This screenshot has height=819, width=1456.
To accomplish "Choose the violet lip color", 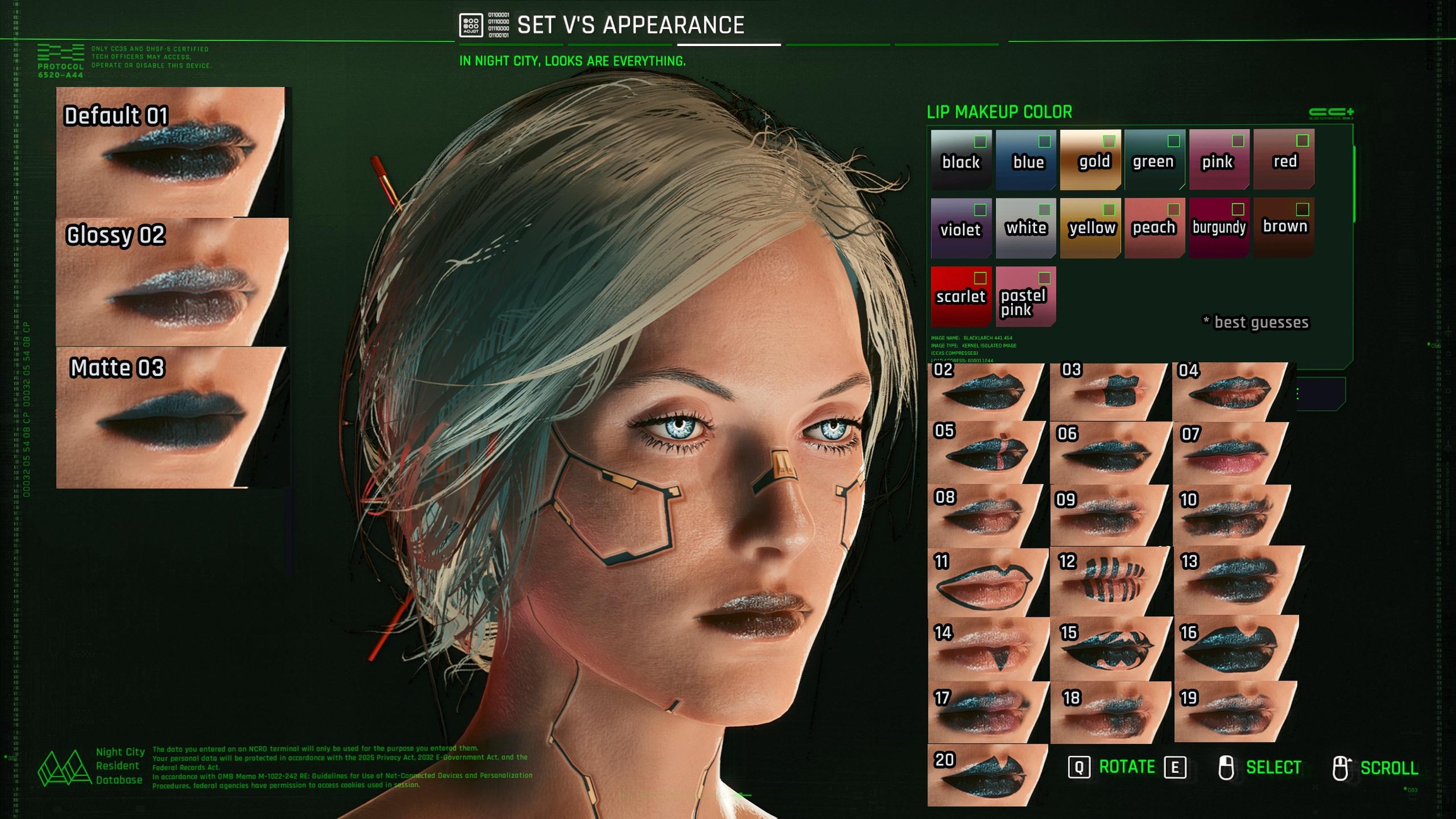I will pyautogui.click(x=961, y=227).
